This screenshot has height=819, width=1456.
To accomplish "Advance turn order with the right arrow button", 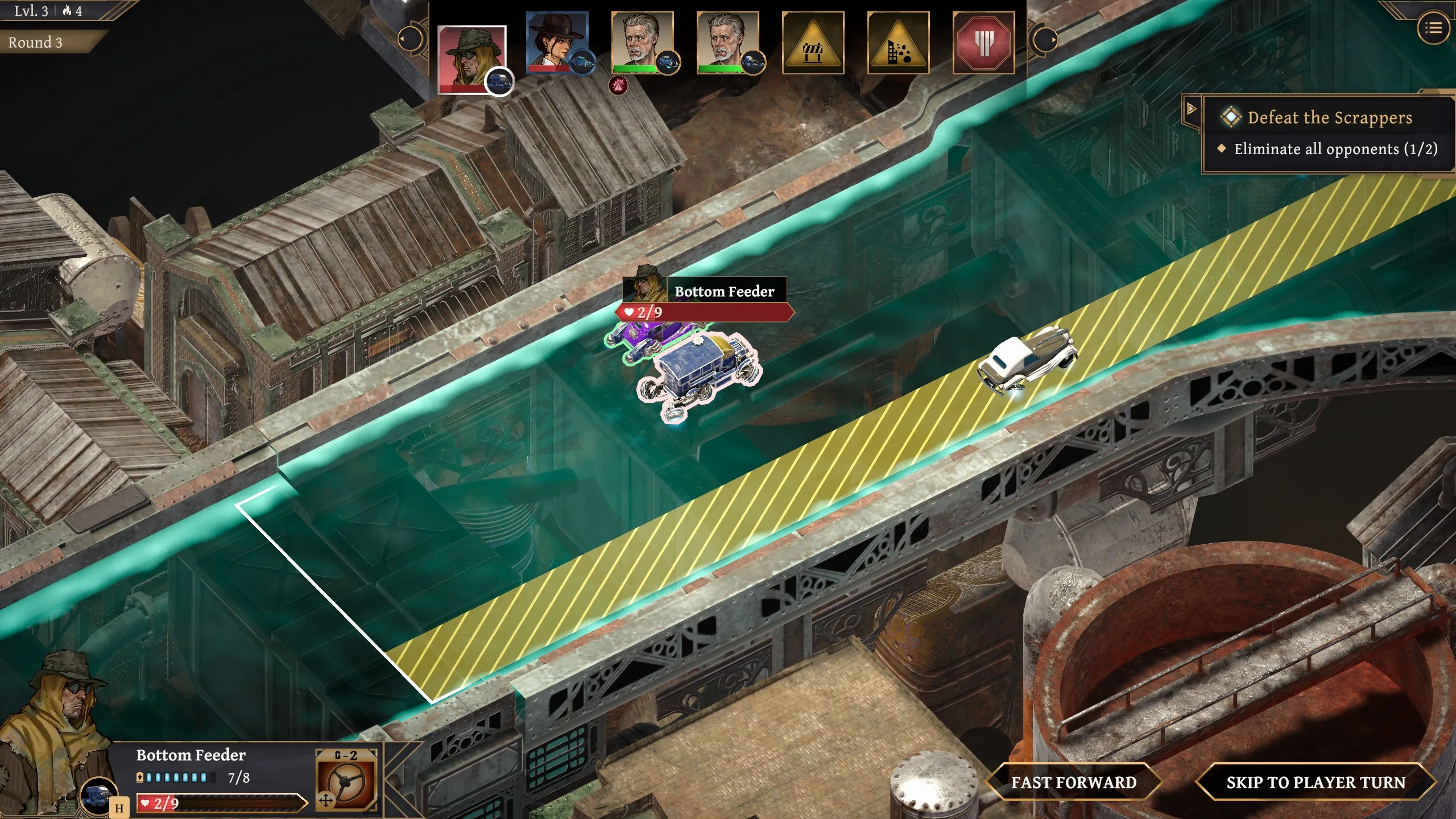I will click(x=1045, y=40).
